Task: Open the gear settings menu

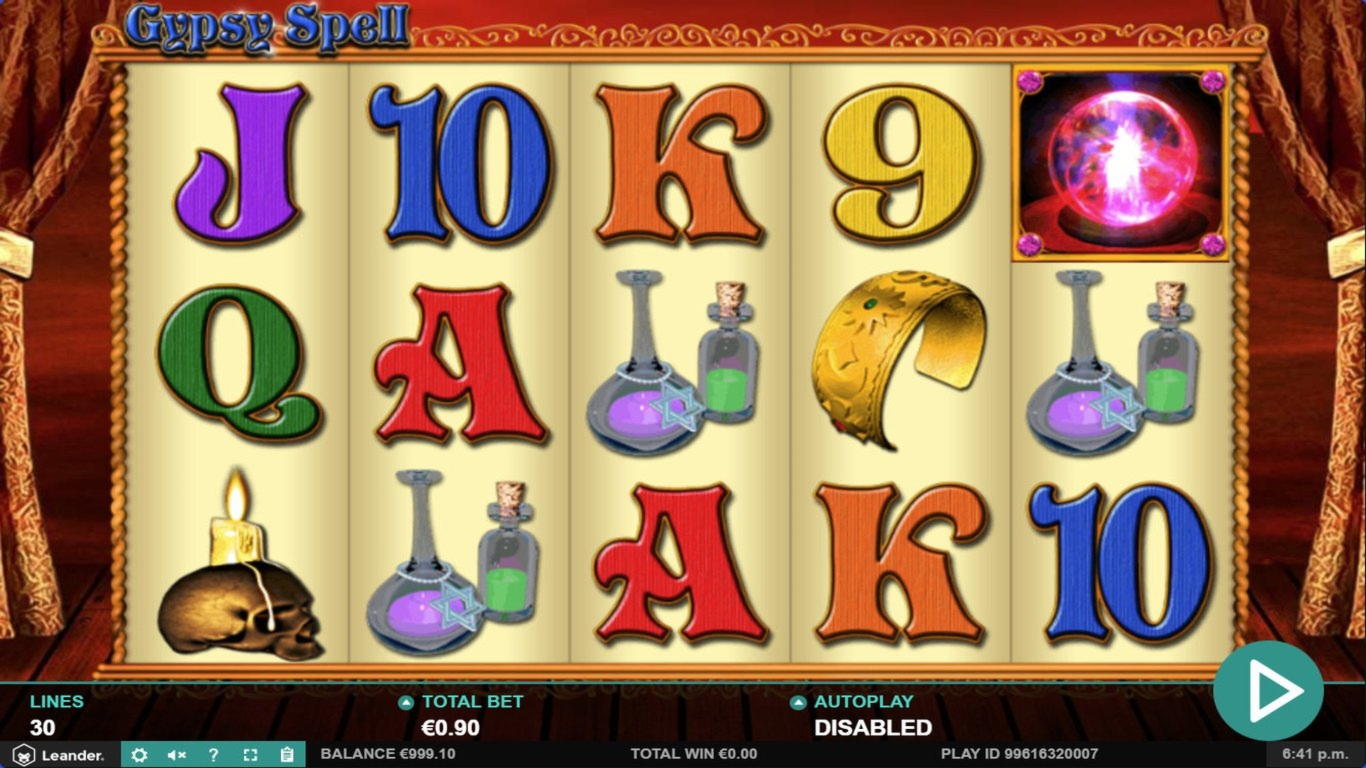Action: [x=139, y=755]
